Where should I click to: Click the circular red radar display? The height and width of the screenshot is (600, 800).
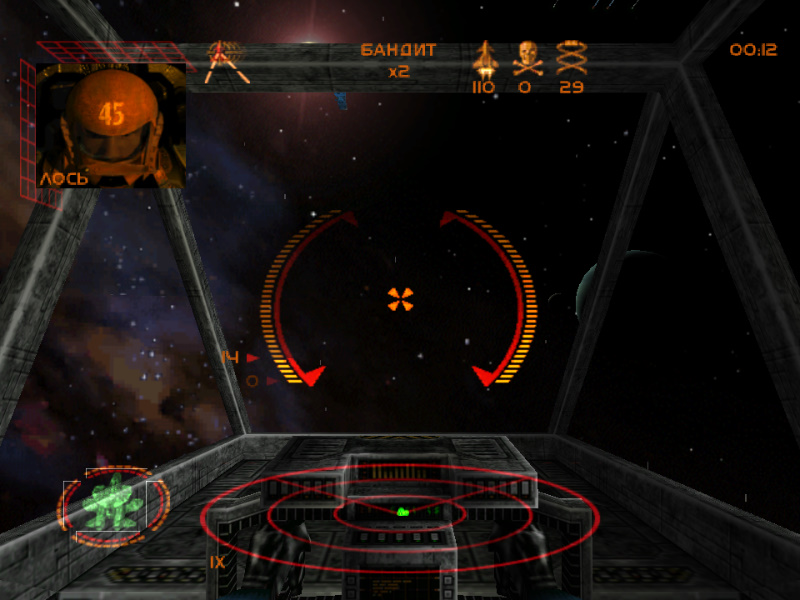(400, 516)
